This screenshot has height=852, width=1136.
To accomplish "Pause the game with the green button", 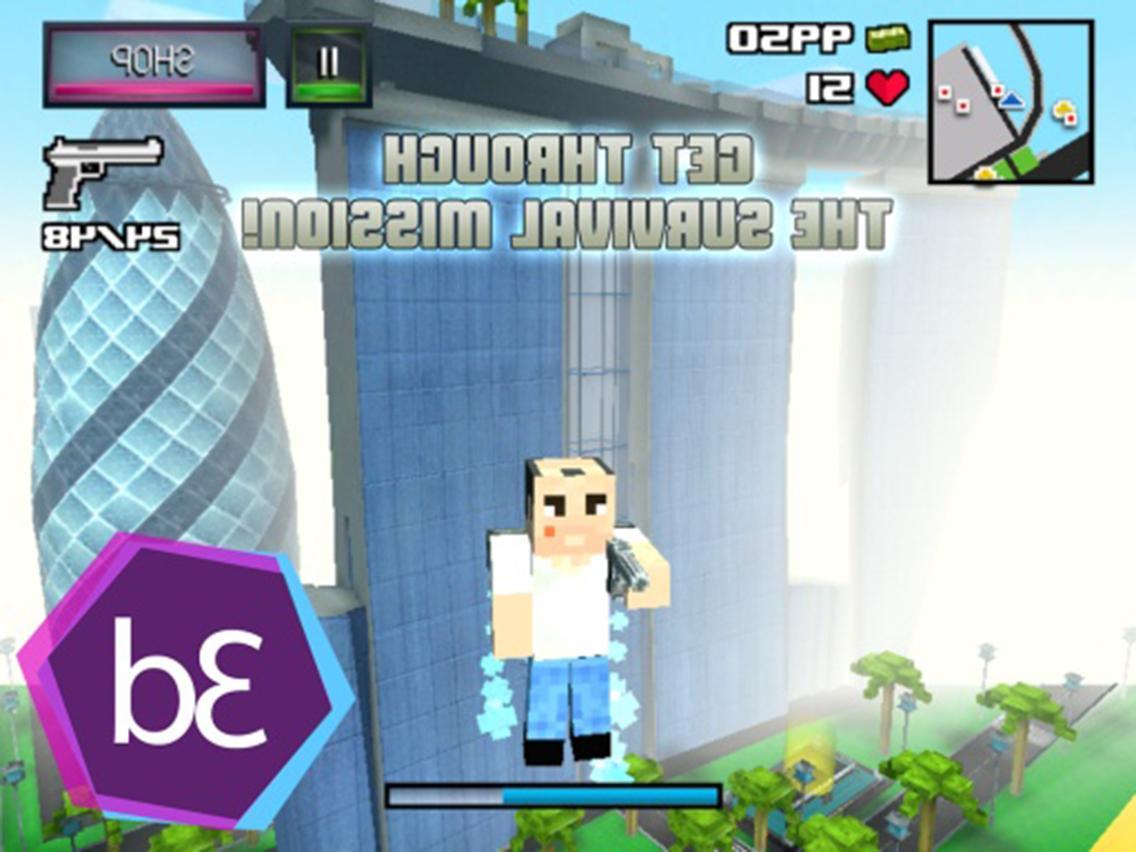I will [x=329, y=66].
